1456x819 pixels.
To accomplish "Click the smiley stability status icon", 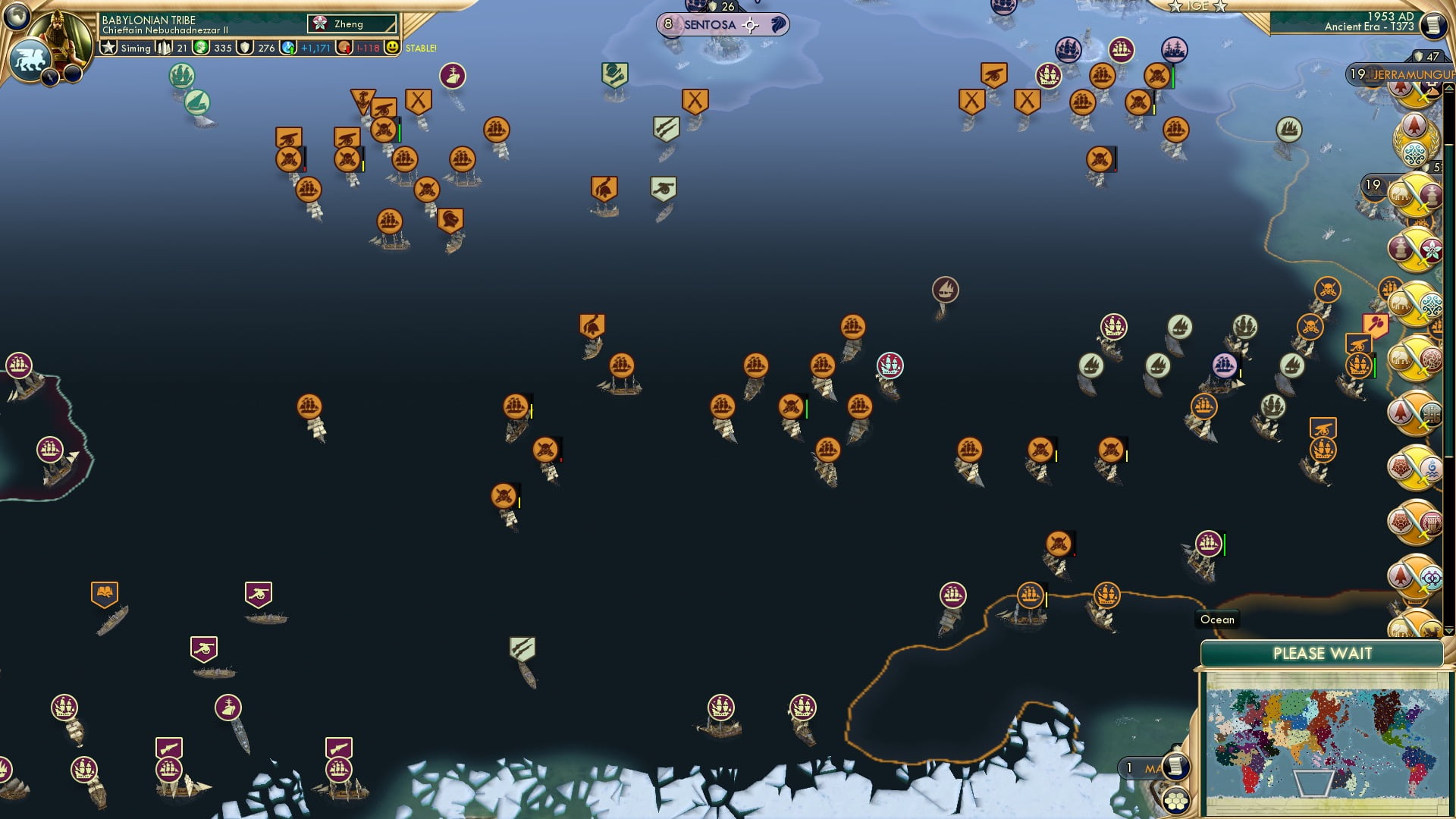I will pos(392,48).
